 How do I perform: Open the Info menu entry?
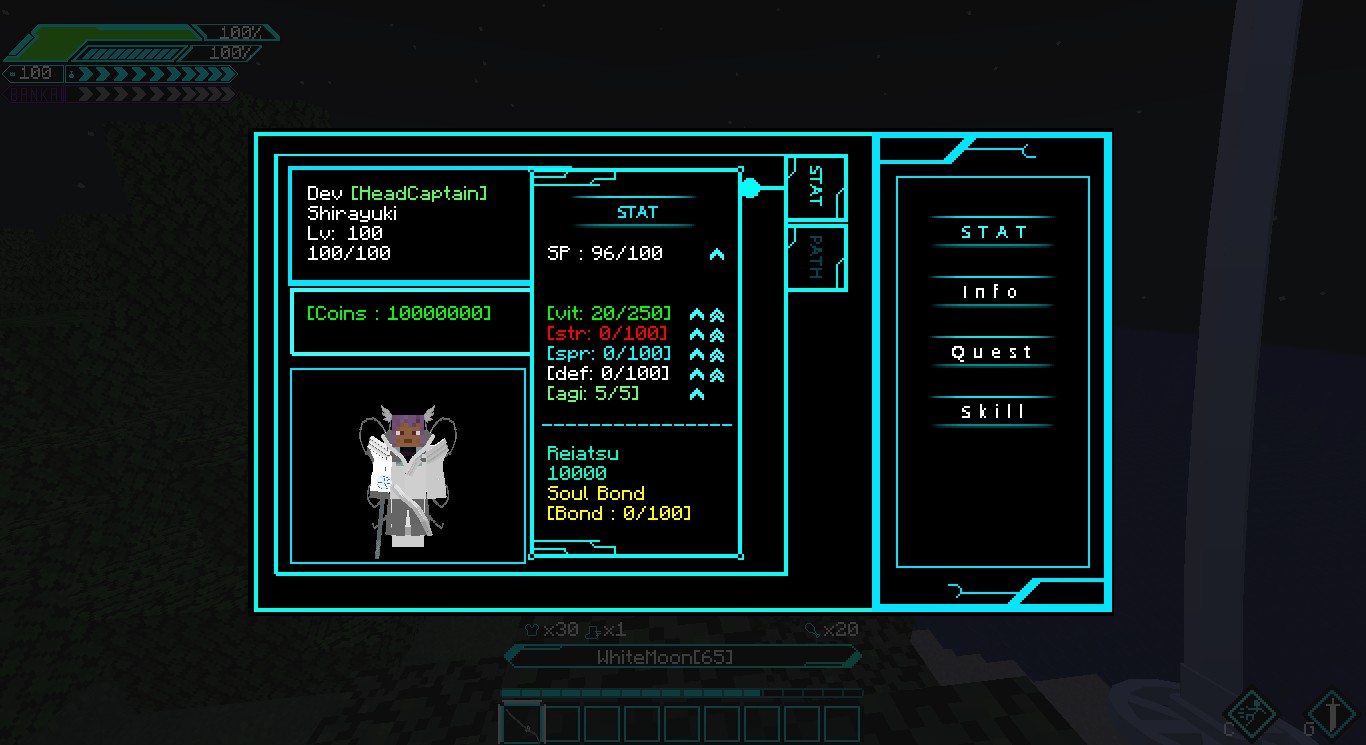[x=992, y=292]
